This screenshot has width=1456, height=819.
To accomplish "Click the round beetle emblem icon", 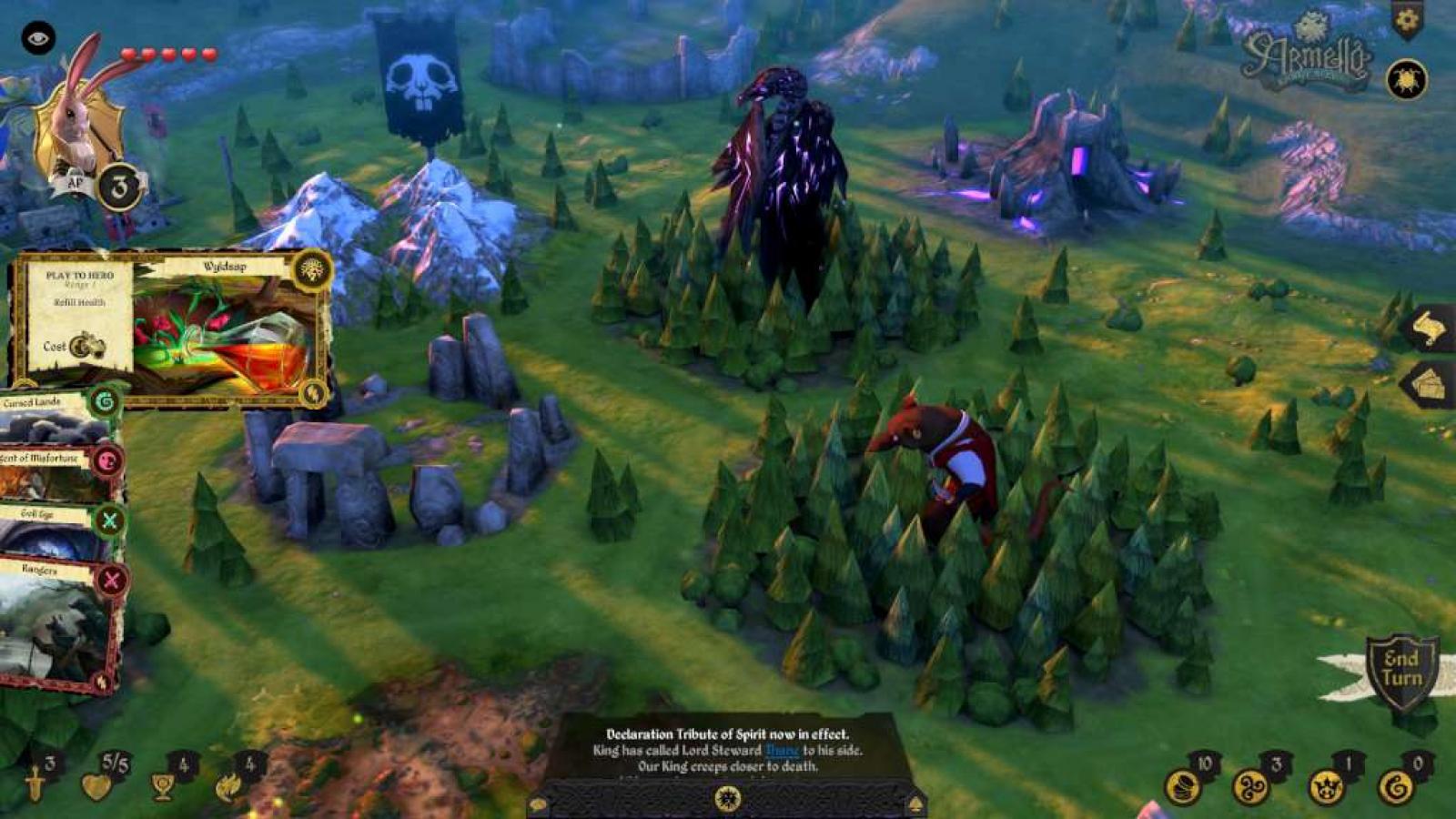I will [x=1406, y=80].
